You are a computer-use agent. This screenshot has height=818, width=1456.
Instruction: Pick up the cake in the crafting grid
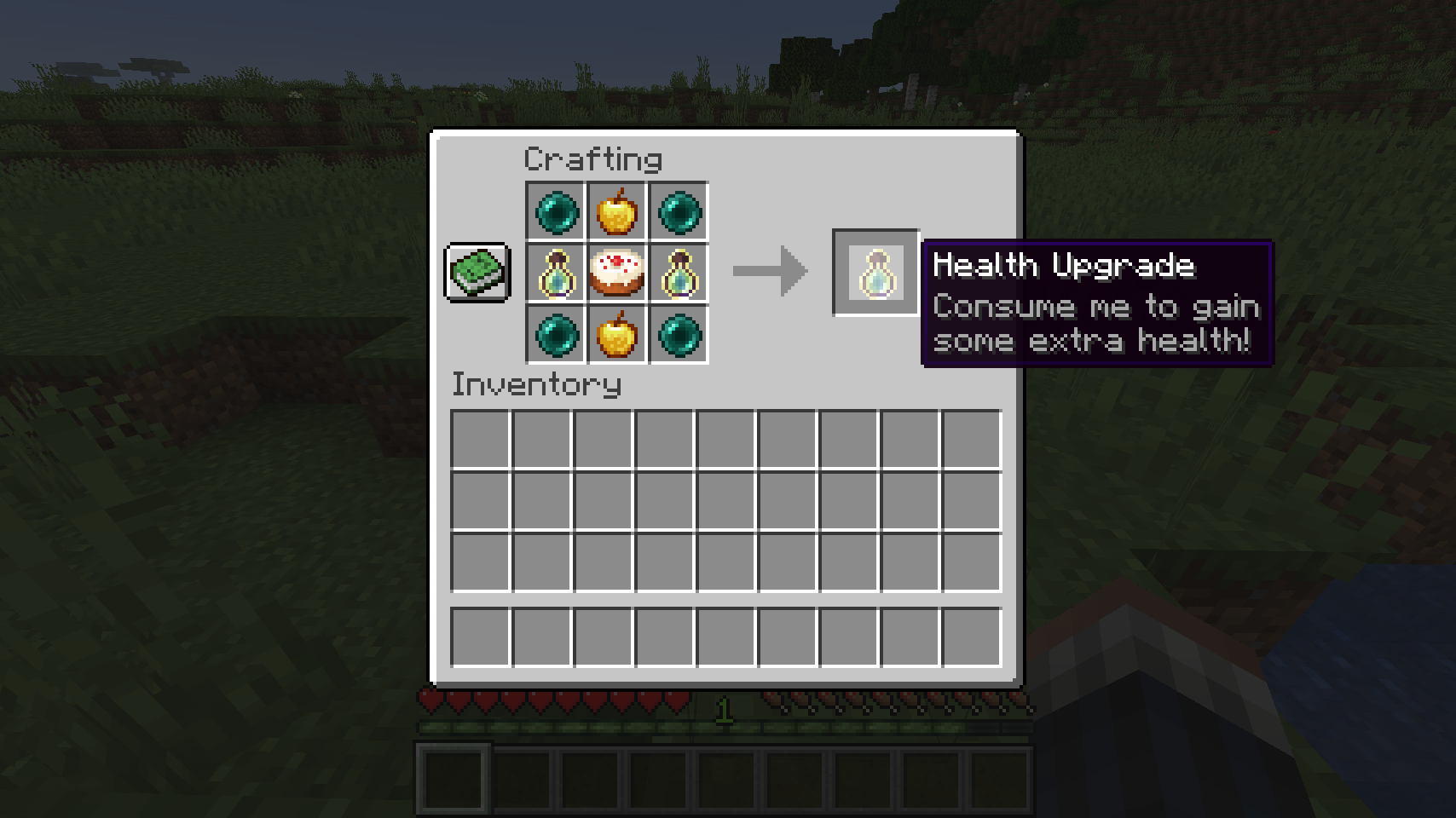point(617,273)
